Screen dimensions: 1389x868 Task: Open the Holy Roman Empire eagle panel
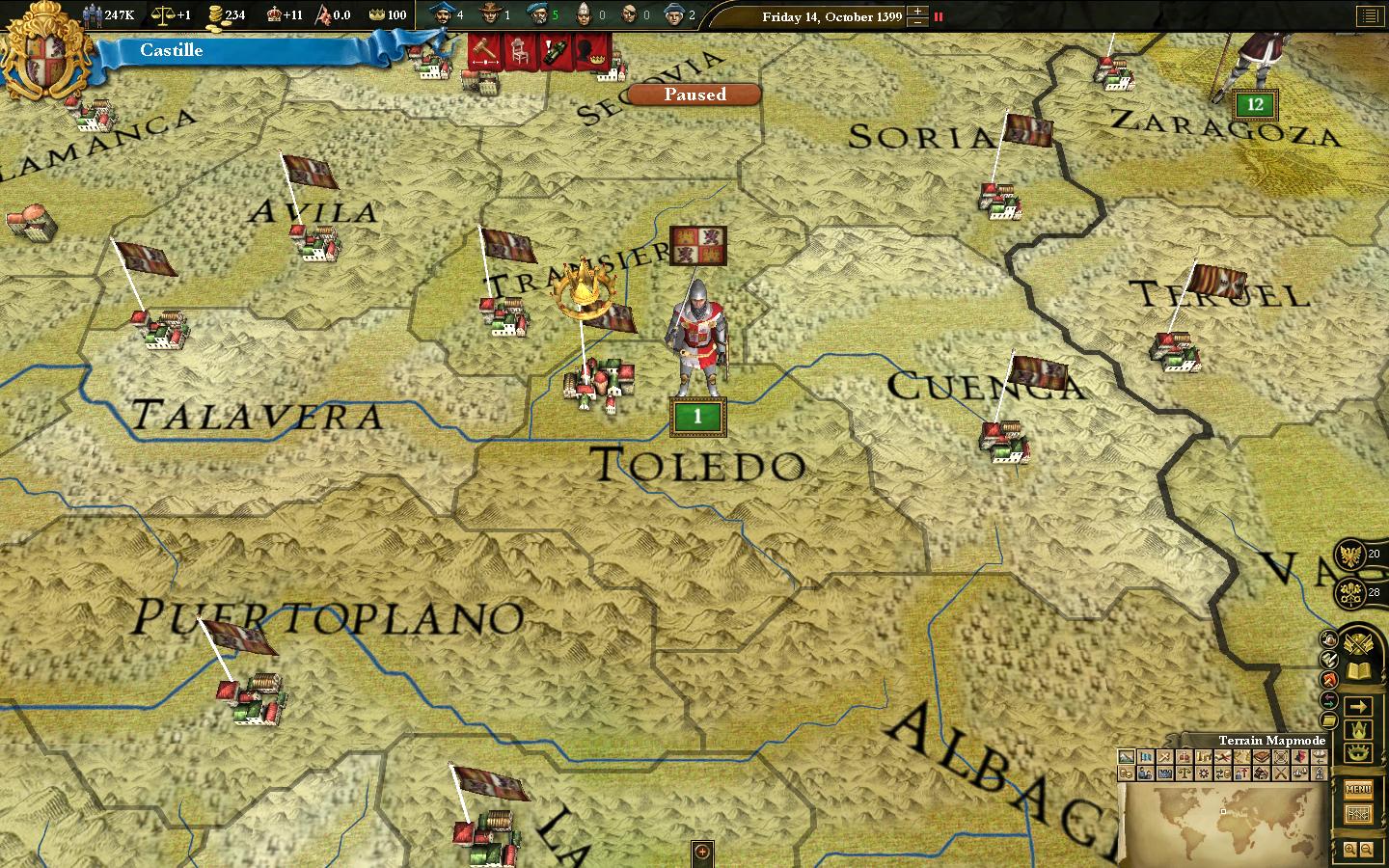(1351, 555)
